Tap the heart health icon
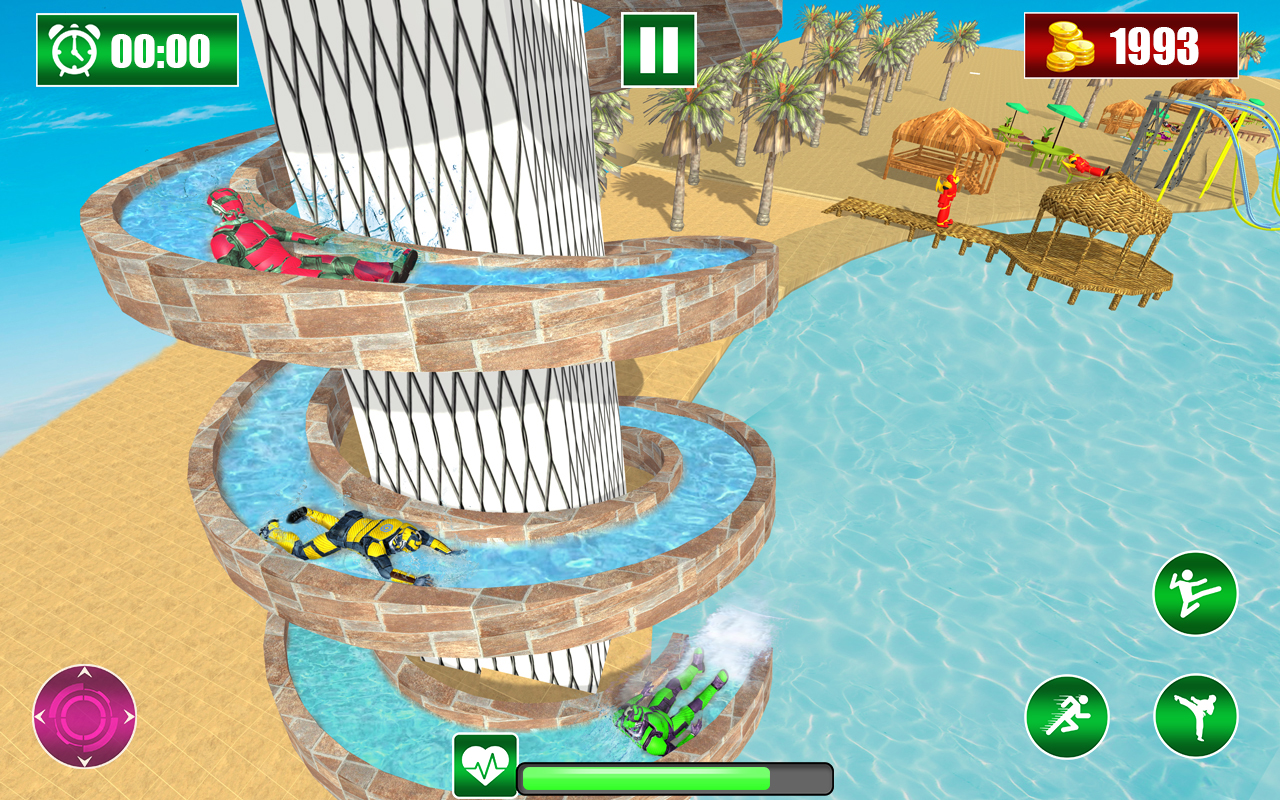 click(x=487, y=760)
